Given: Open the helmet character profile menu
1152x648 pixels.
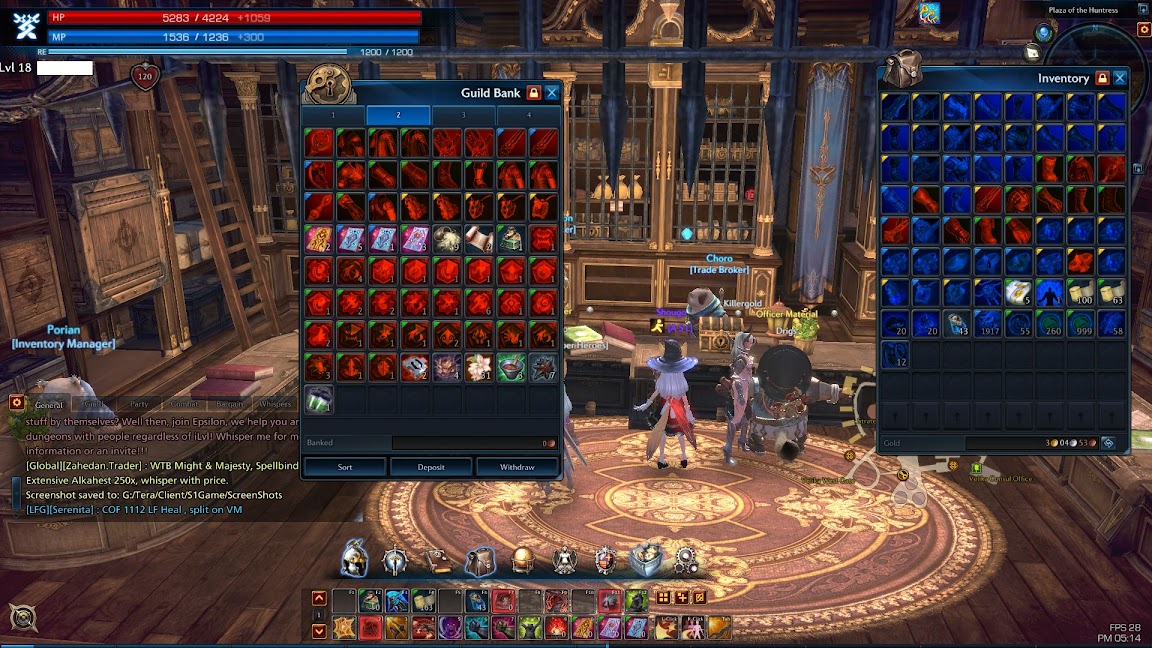Looking at the screenshot, I should (x=355, y=559).
